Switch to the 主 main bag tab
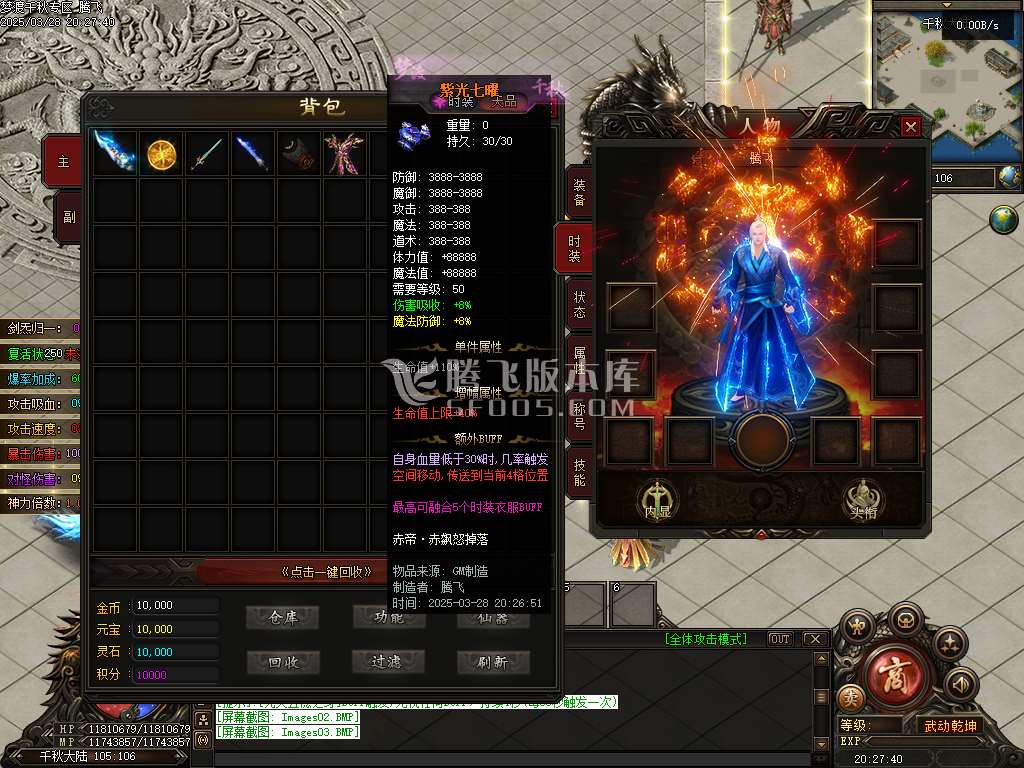The image size is (1024, 768). [63, 162]
